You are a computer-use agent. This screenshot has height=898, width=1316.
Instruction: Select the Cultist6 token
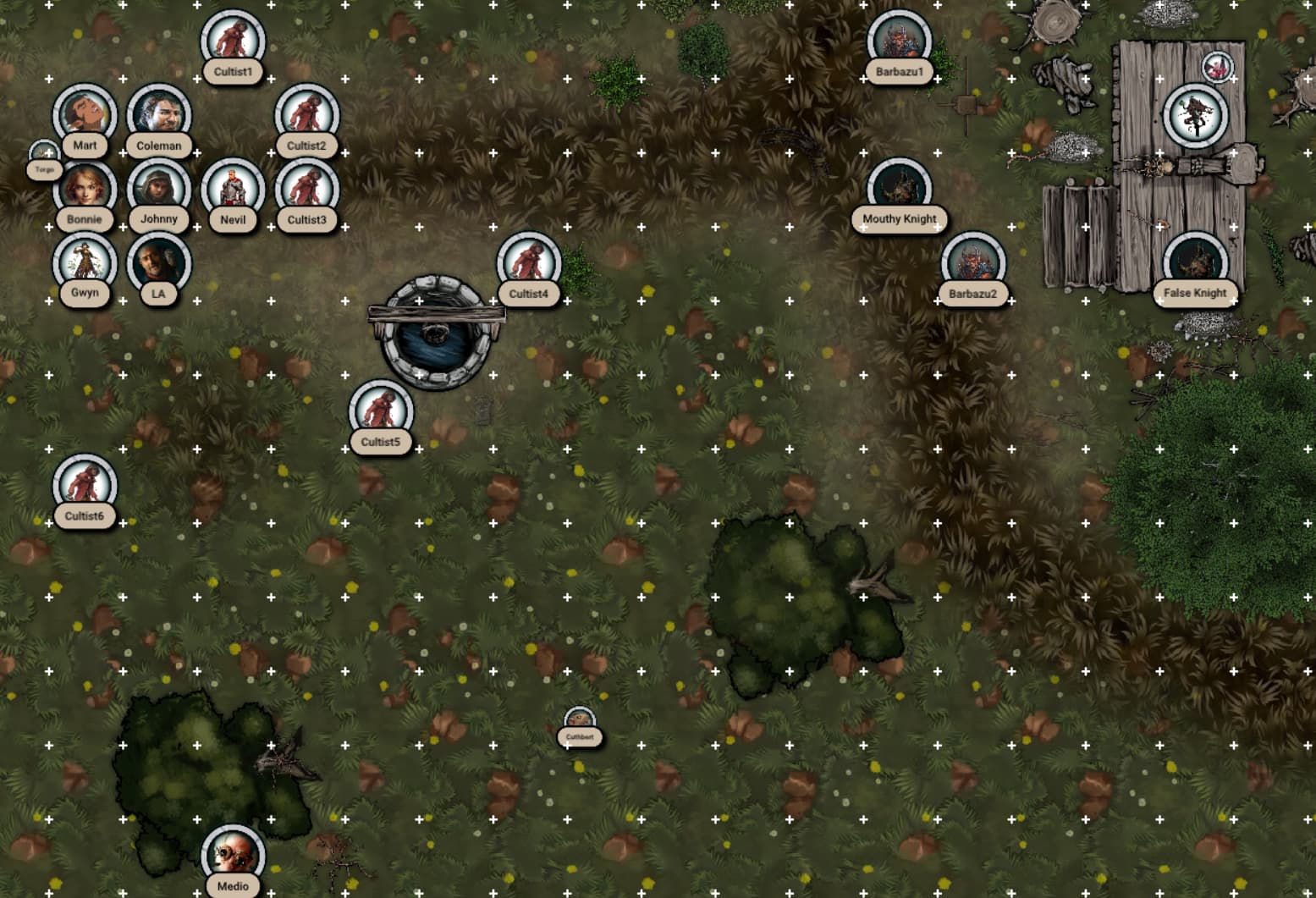(x=85, y=484)
